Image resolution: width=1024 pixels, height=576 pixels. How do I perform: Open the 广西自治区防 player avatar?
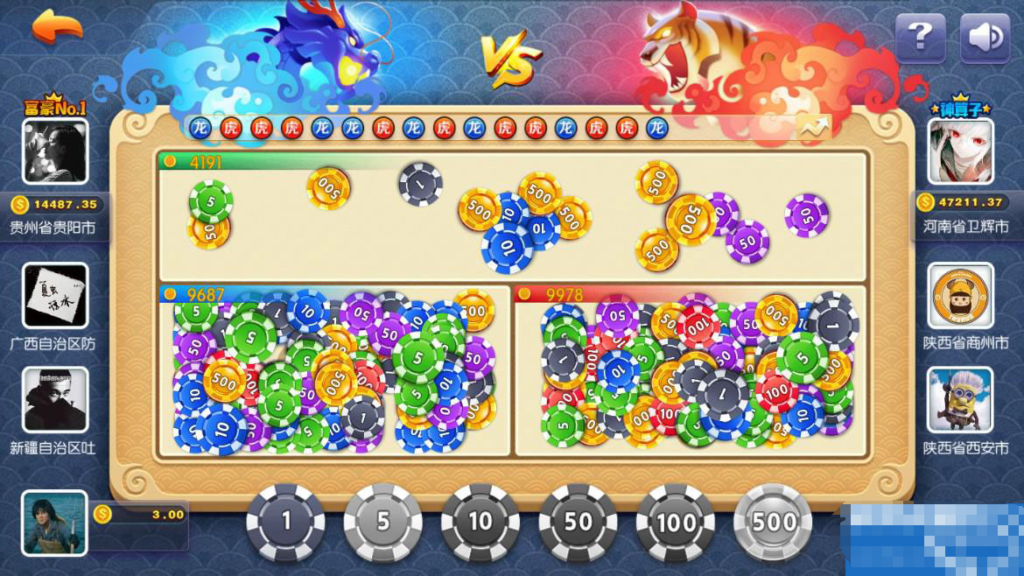tap(54, 296)
